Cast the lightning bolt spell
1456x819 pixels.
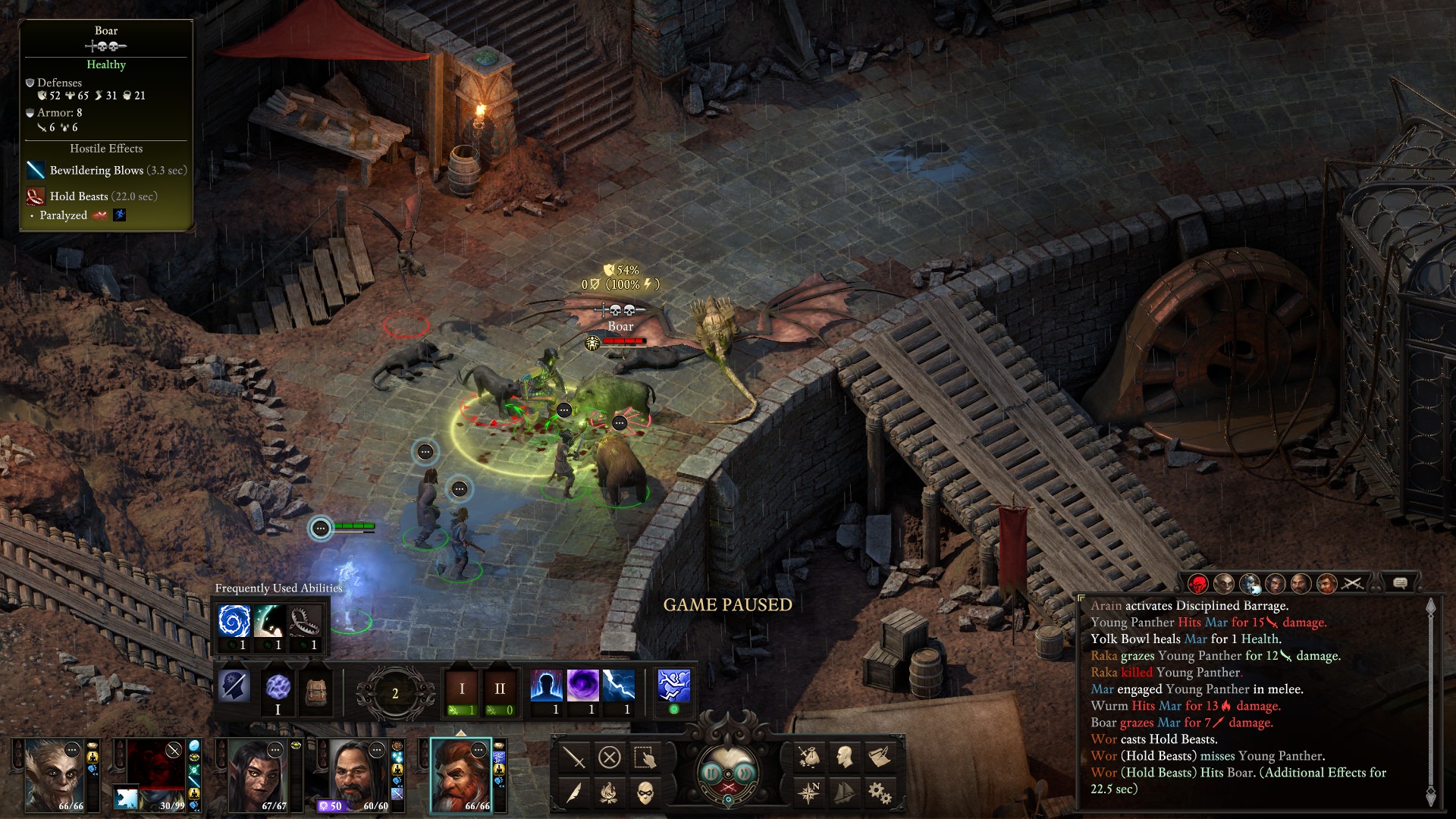tap(618, 686)
